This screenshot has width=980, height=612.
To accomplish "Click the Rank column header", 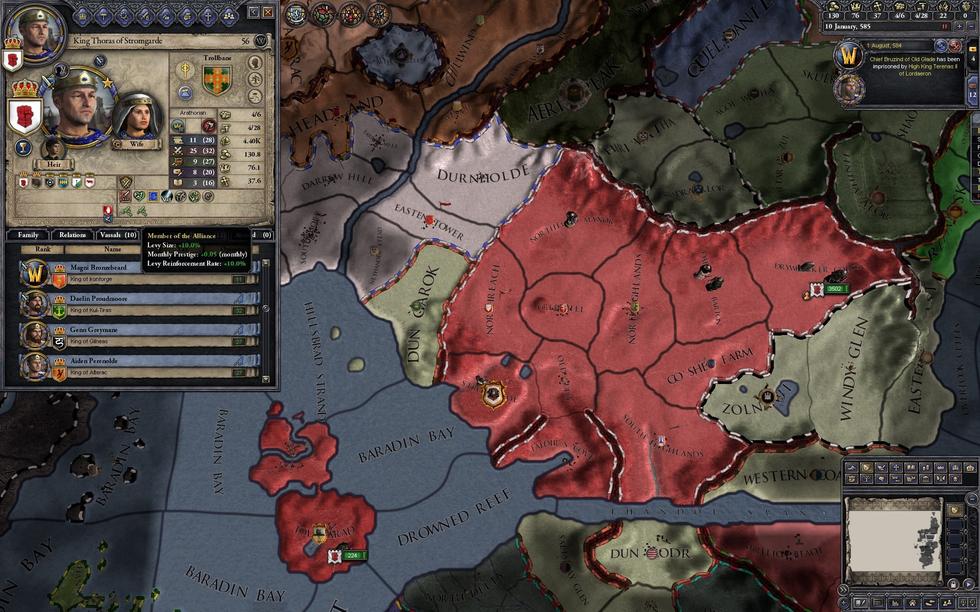I will tap(43, 249).
